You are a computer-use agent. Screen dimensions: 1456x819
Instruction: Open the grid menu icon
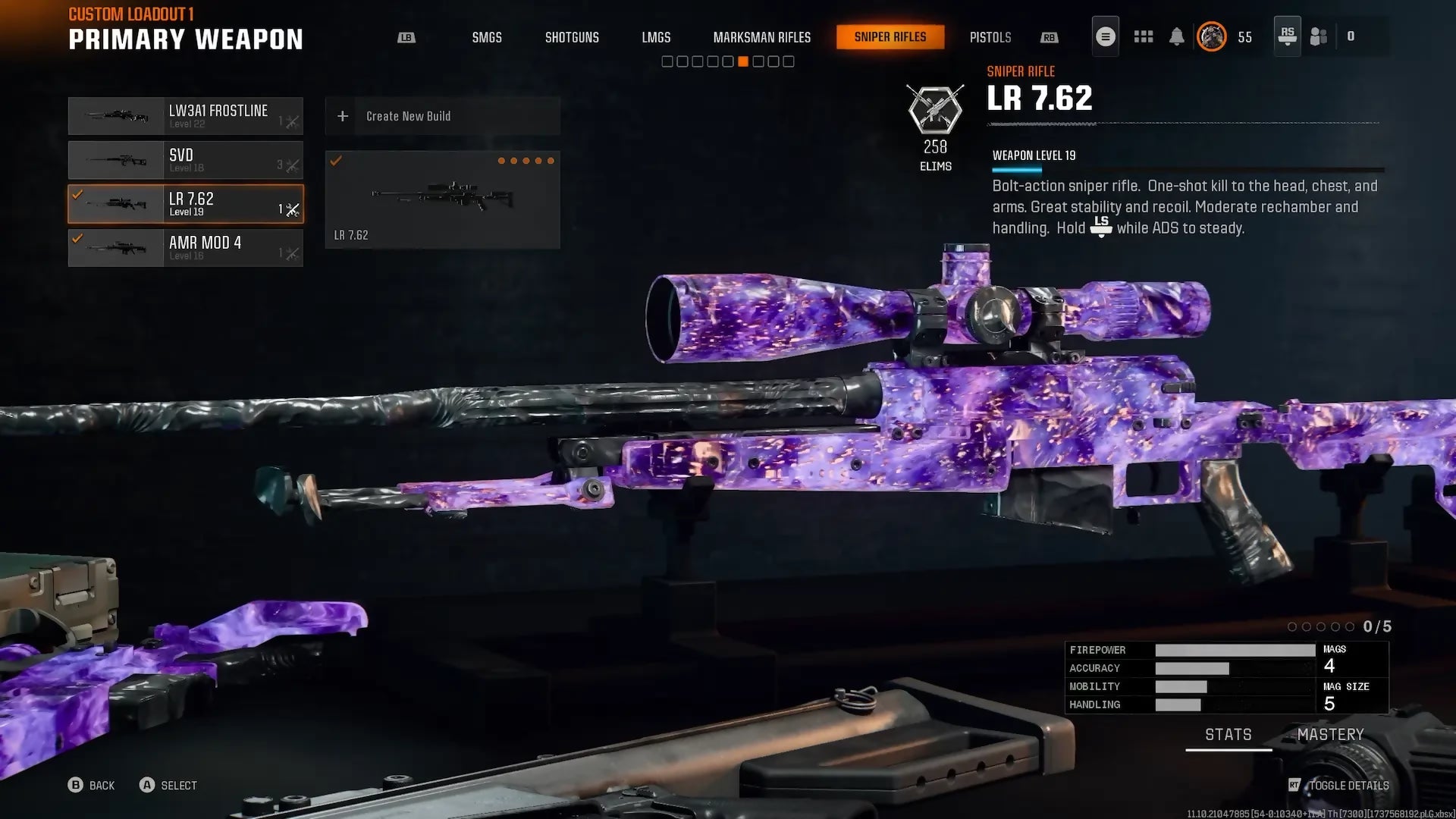click(x=1143, y=36)
